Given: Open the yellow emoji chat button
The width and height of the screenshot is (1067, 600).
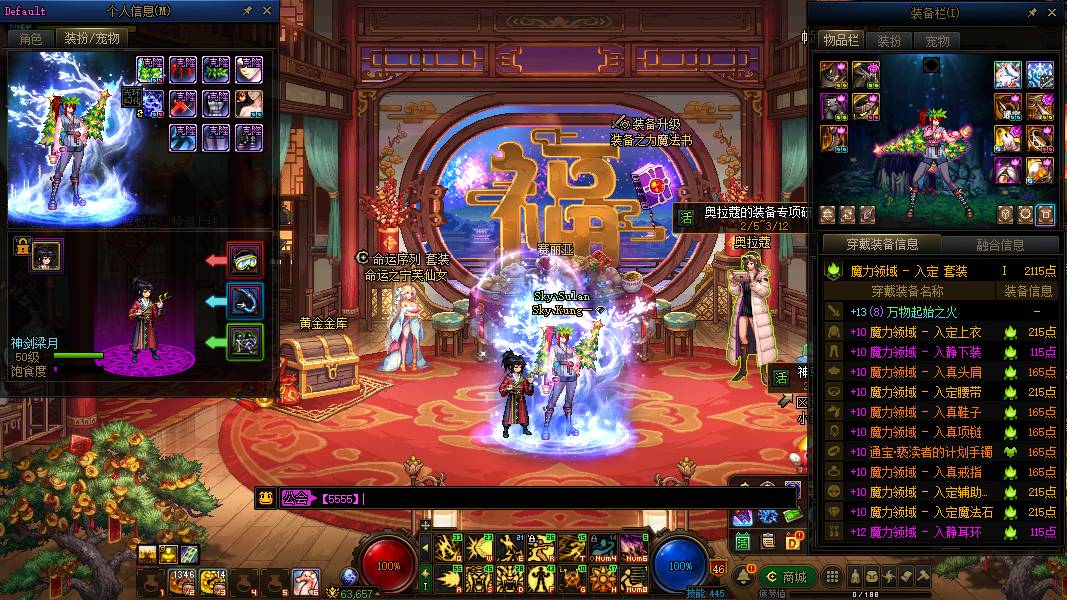Looking at the screenshot, I should pyautogui.click(x=266, y=498).
